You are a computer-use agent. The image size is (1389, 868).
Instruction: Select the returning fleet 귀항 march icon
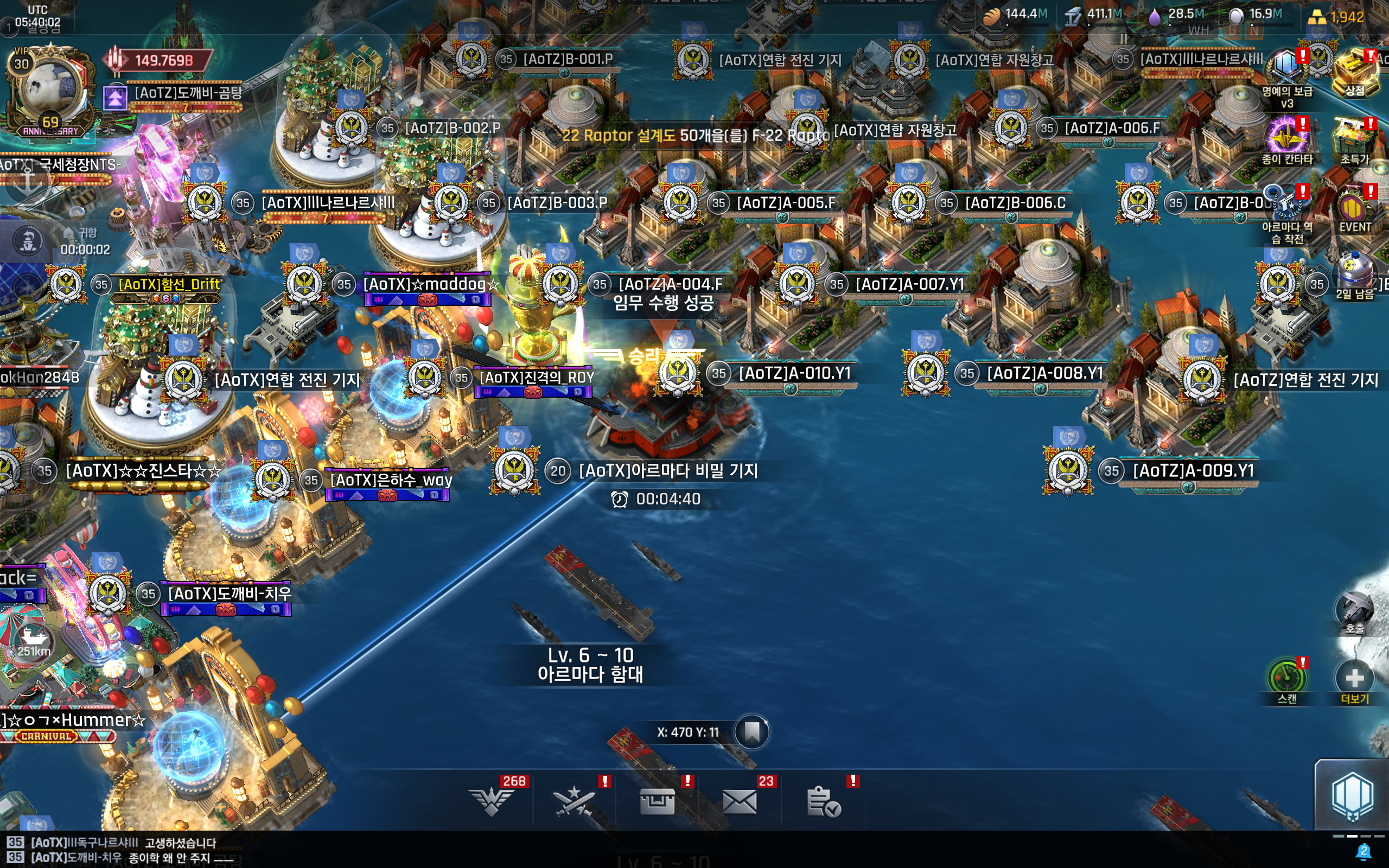tap(28, 241)
